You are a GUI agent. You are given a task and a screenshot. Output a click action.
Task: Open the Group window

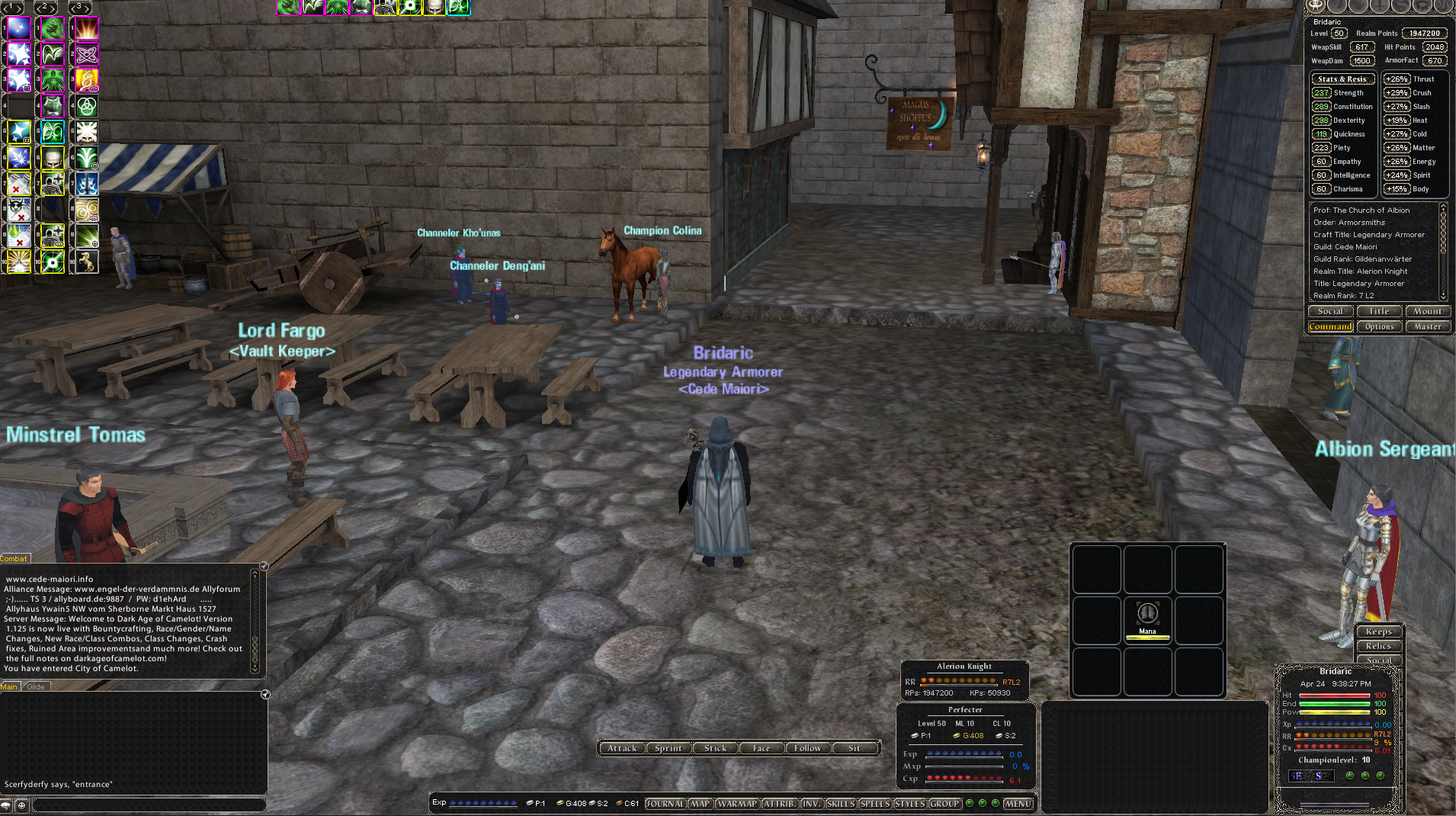(944, 803)
